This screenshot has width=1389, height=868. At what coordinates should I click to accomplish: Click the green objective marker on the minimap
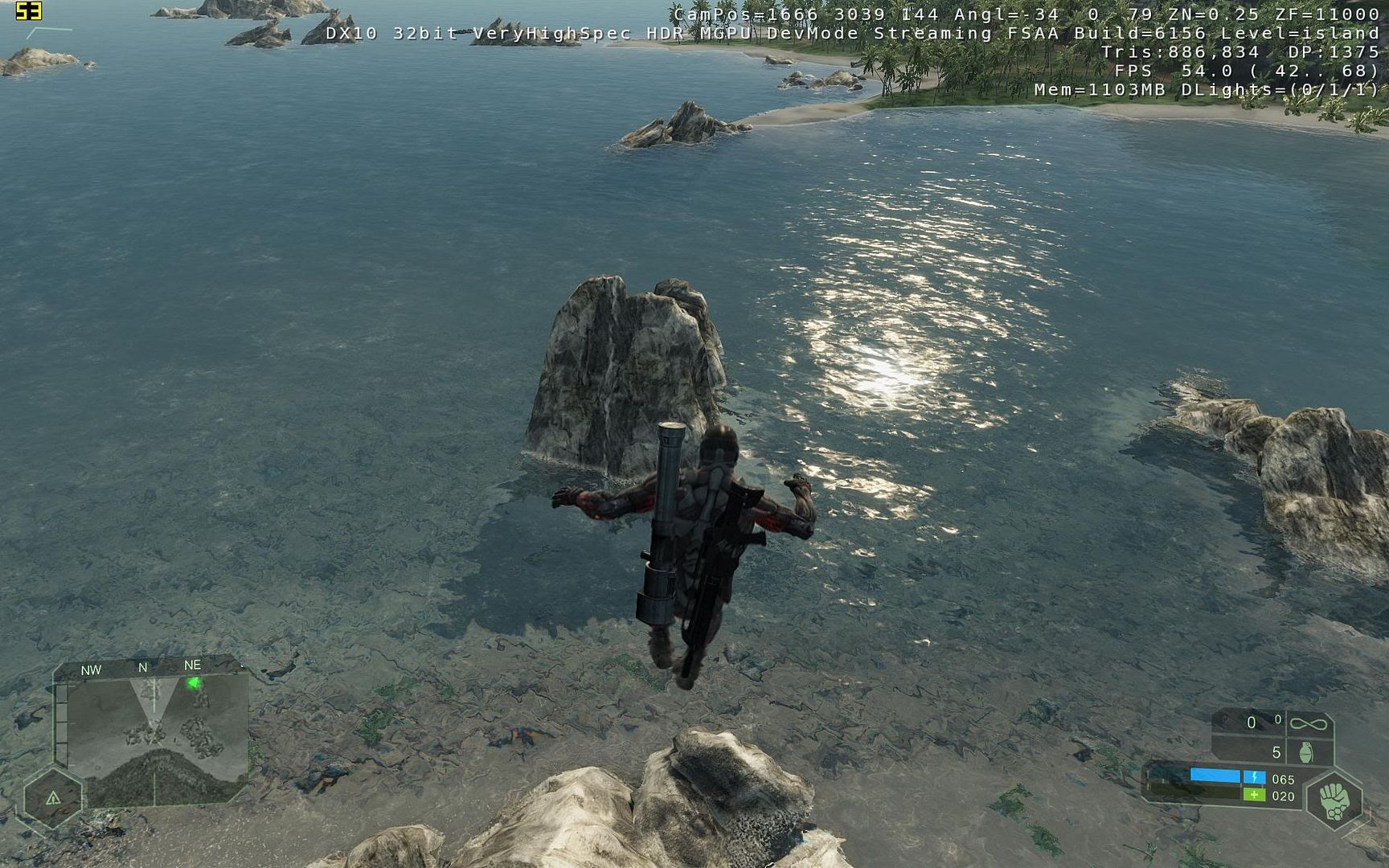[194, 684]
